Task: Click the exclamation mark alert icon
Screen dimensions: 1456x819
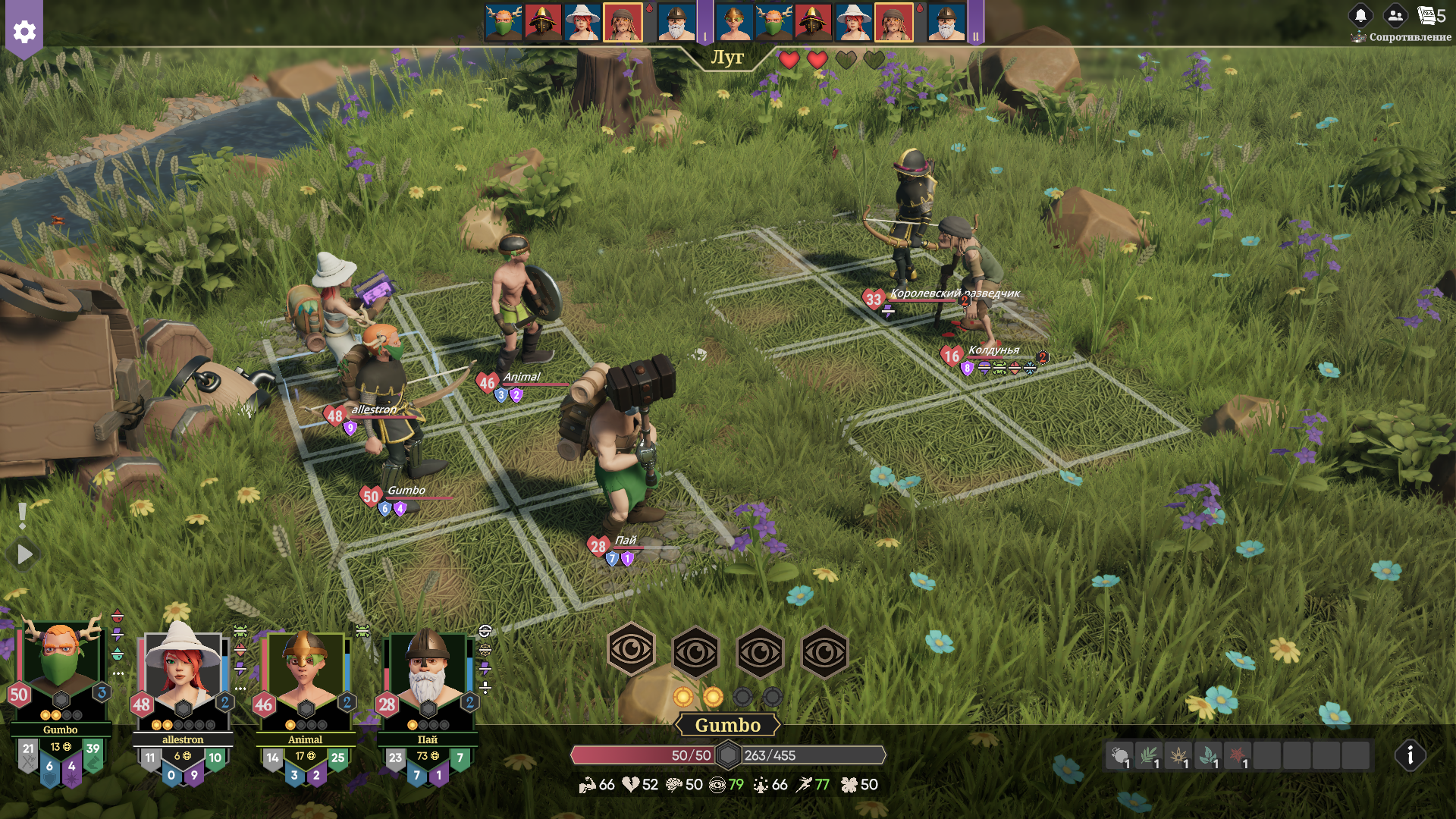Action: click(x=23, y=516)
